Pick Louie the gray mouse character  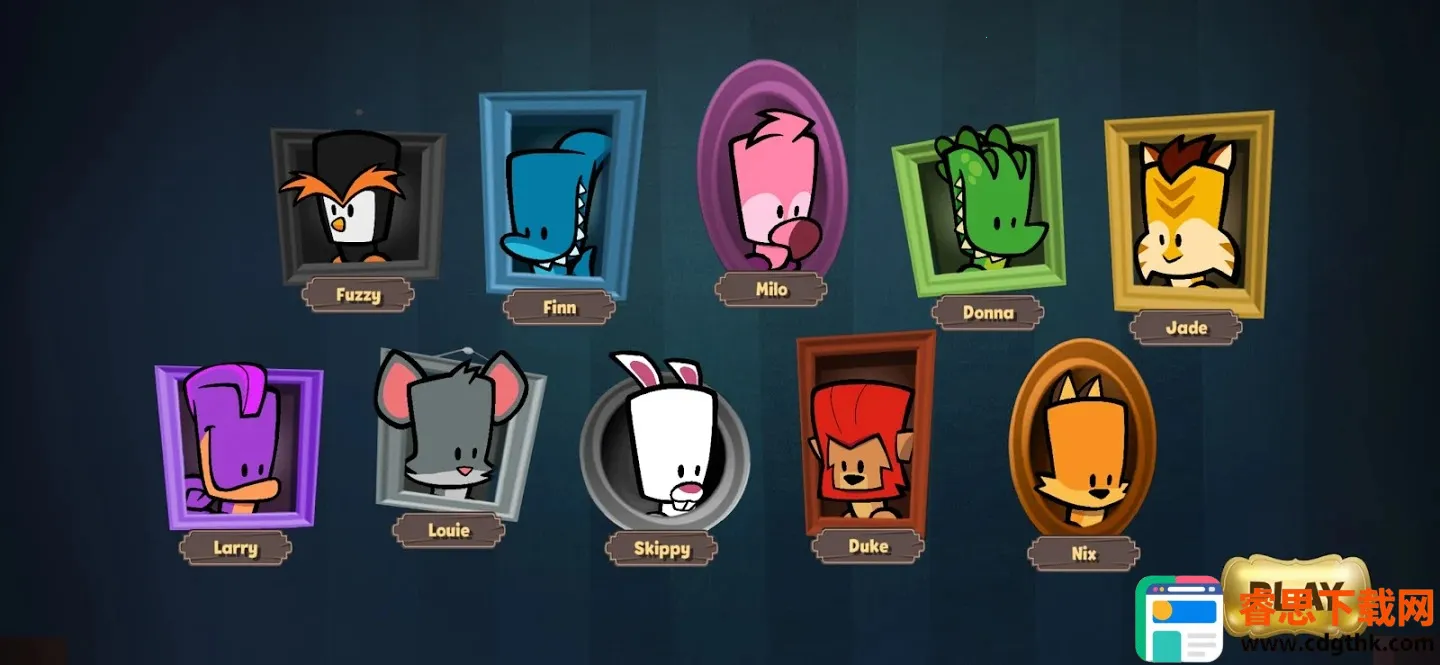point(457,432)
